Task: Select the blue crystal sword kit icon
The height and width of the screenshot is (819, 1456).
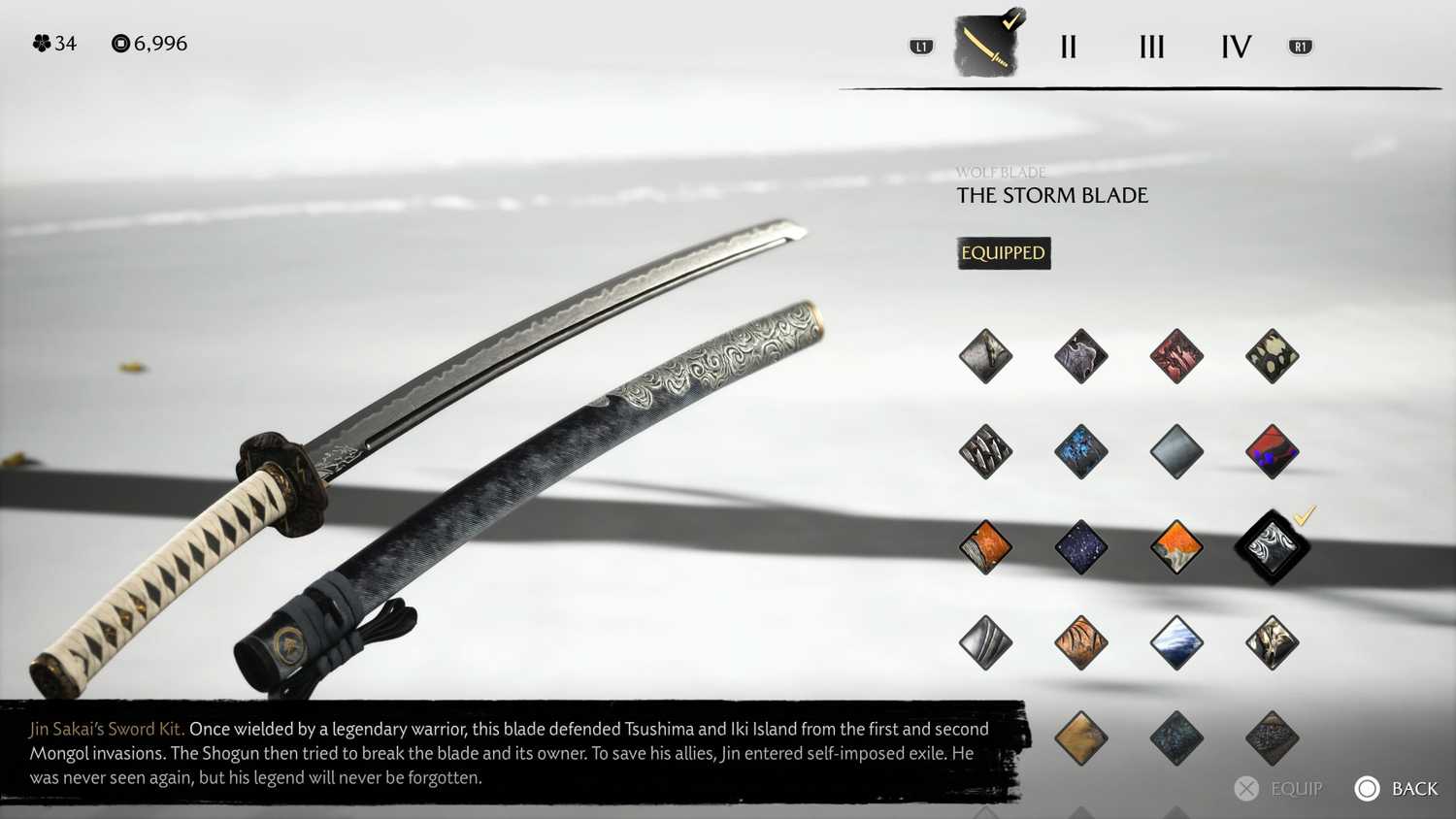Action: click(1079, 451)
